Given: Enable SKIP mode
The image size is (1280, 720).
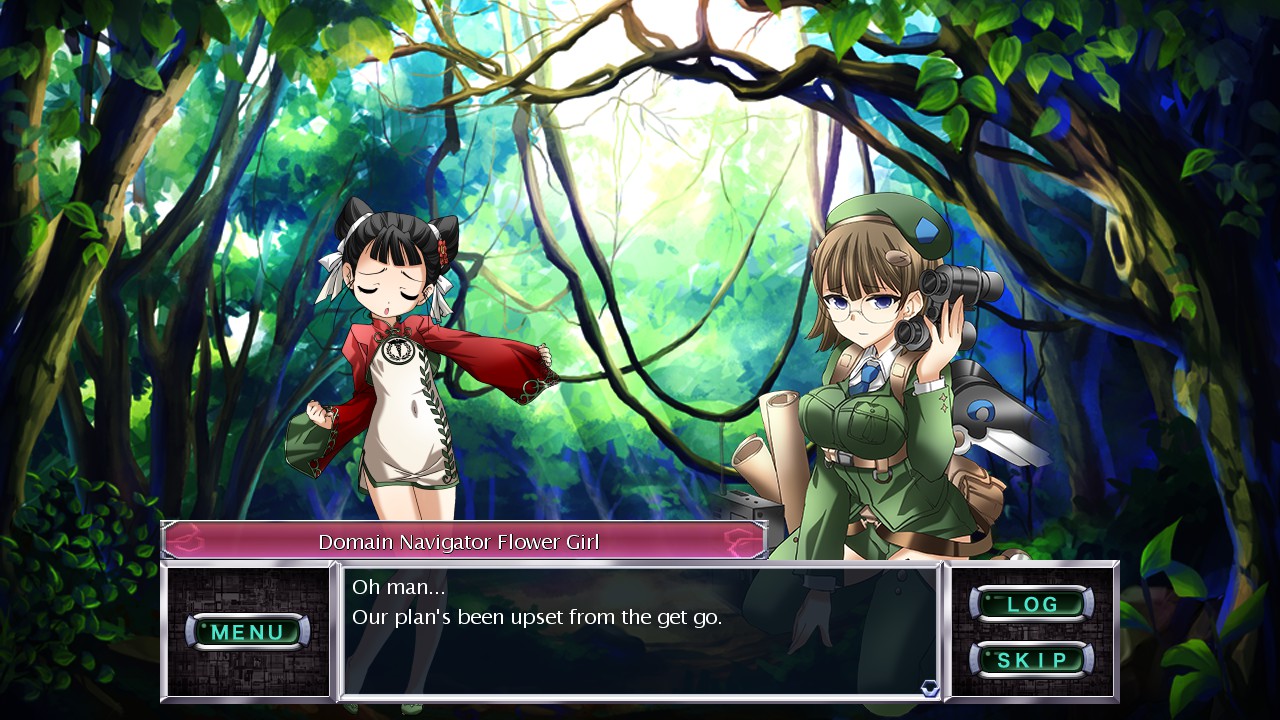Looking at the screenshot, I should [1034, 660].
